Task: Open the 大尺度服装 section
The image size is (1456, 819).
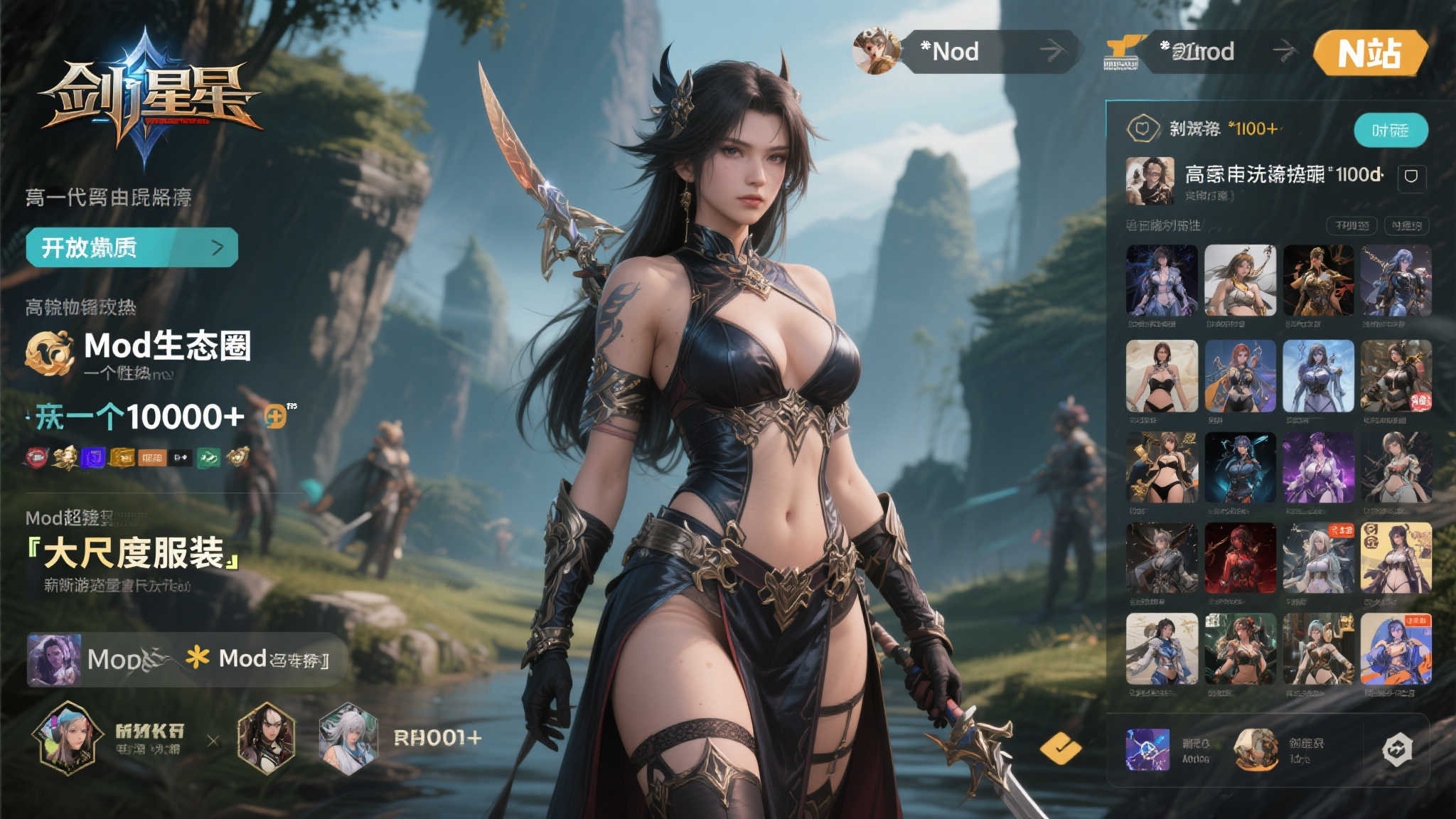Action: [x=134, y=553]
